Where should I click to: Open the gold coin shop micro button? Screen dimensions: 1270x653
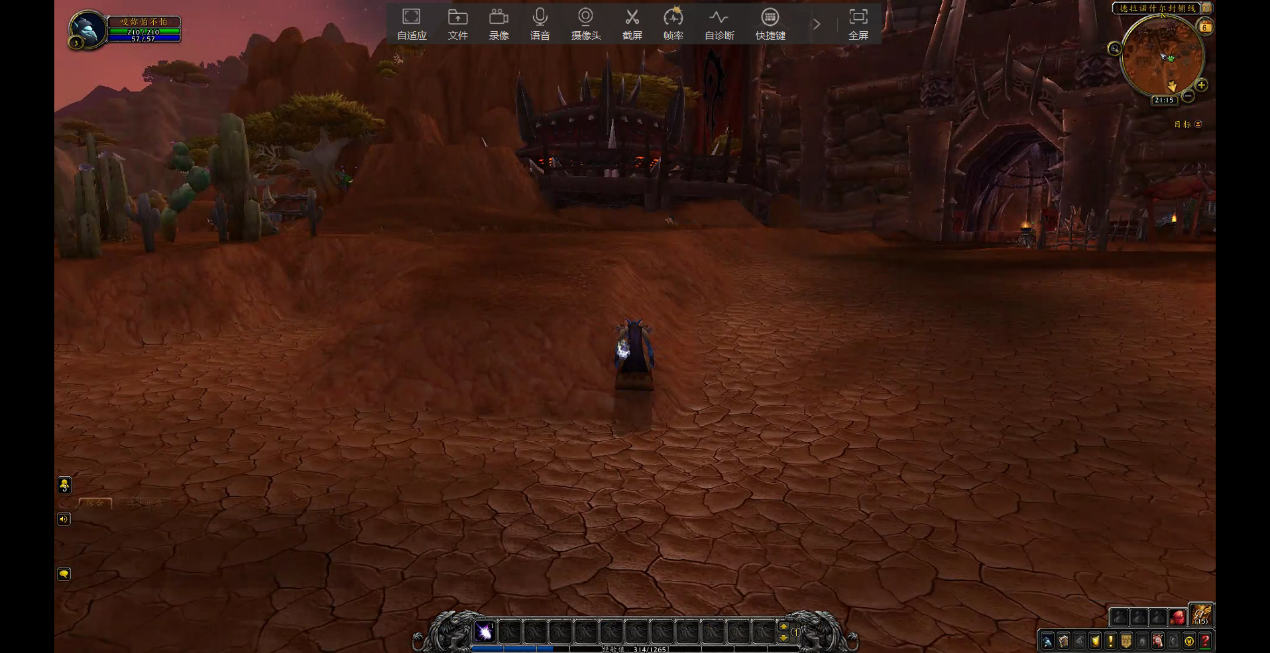coord(1189,641)
